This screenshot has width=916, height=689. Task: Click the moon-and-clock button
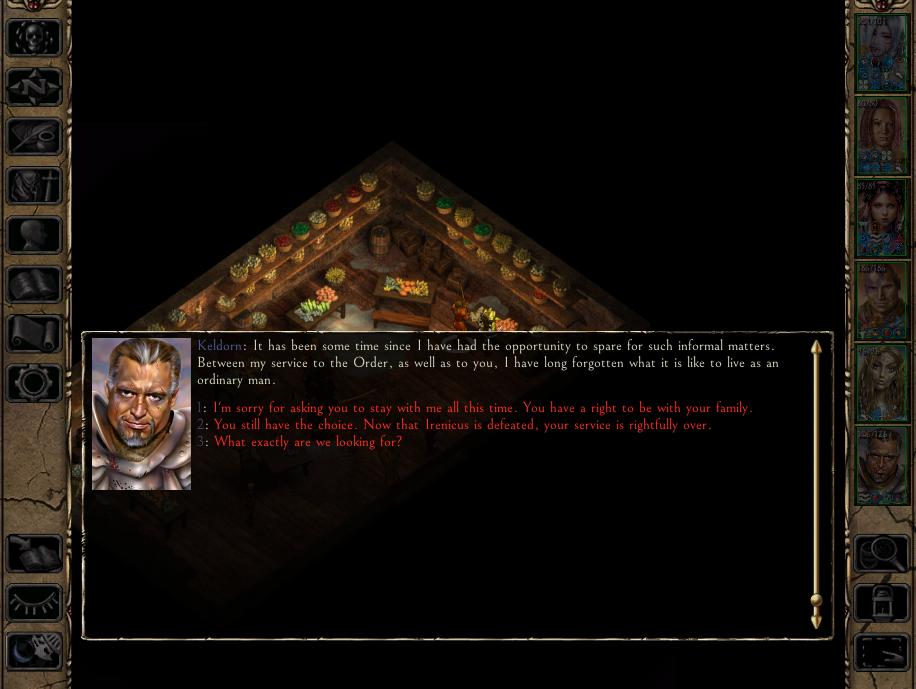click(35, 651)
